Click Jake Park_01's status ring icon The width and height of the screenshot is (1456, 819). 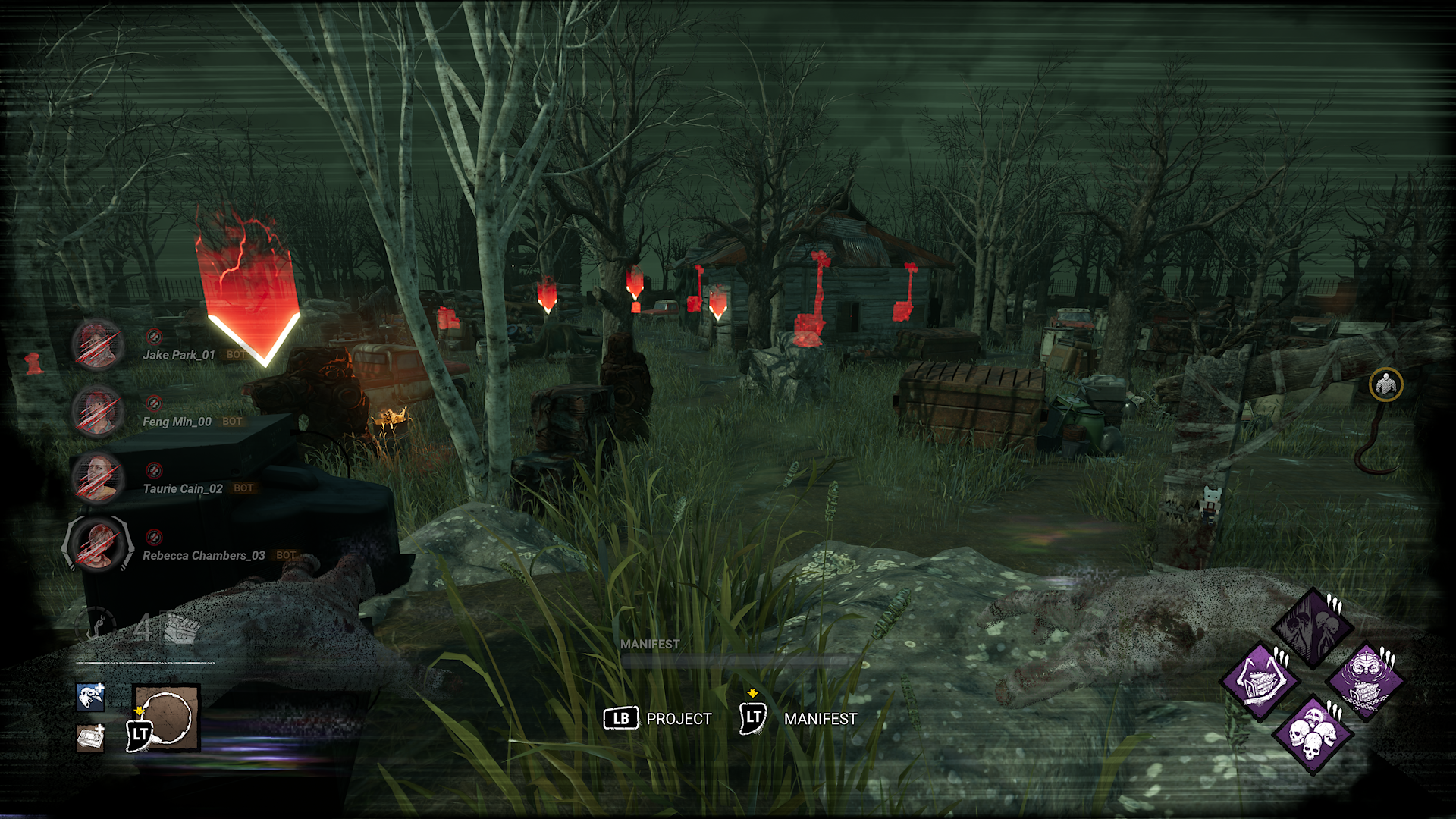click(154, 337)
